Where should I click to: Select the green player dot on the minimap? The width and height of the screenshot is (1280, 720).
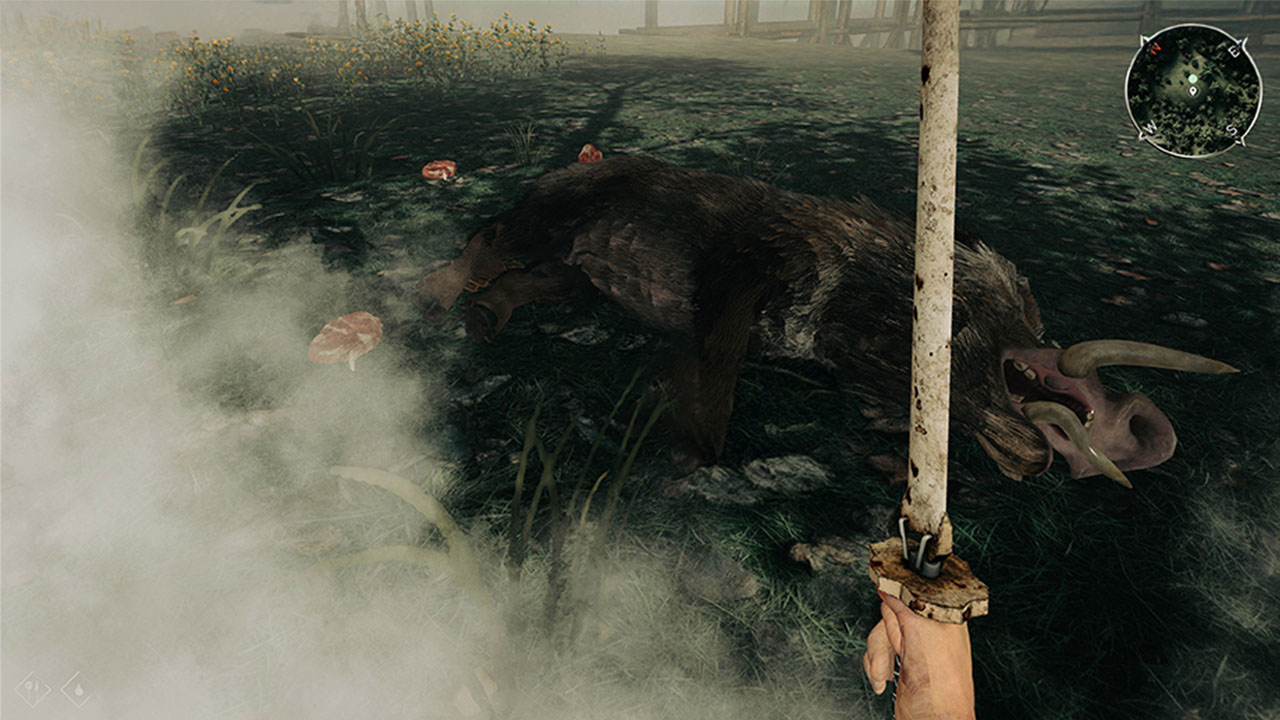tap(1193, 79)
